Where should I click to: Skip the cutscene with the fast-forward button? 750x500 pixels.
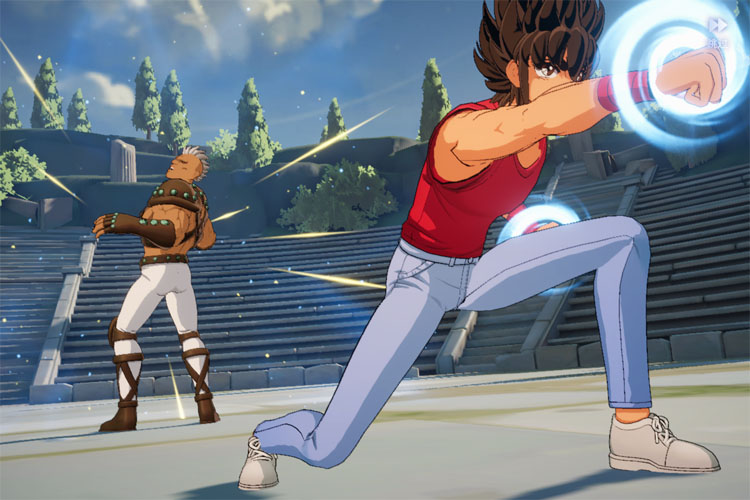tap(716, 26)
